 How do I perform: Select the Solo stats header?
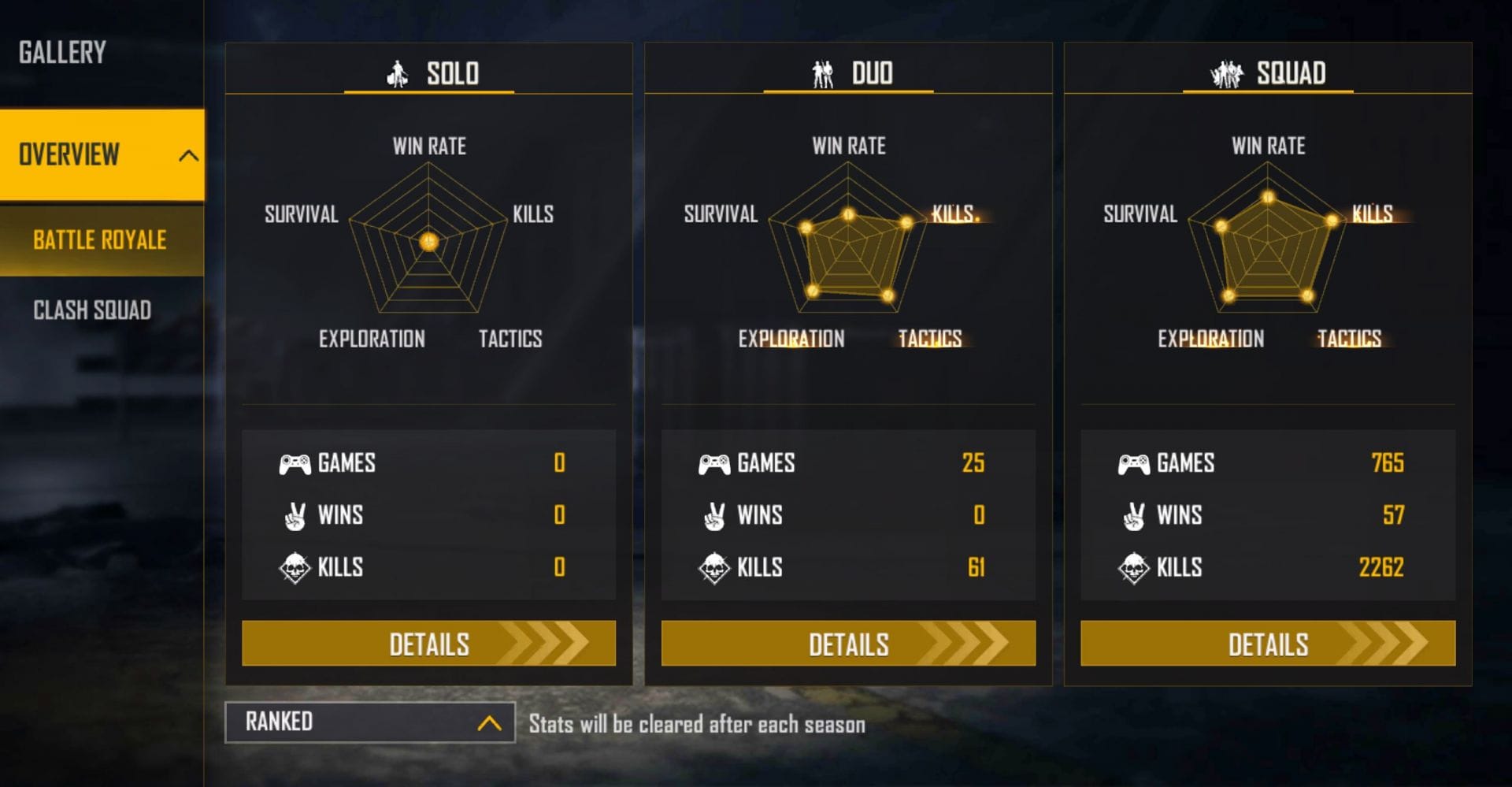coord(430,73)
